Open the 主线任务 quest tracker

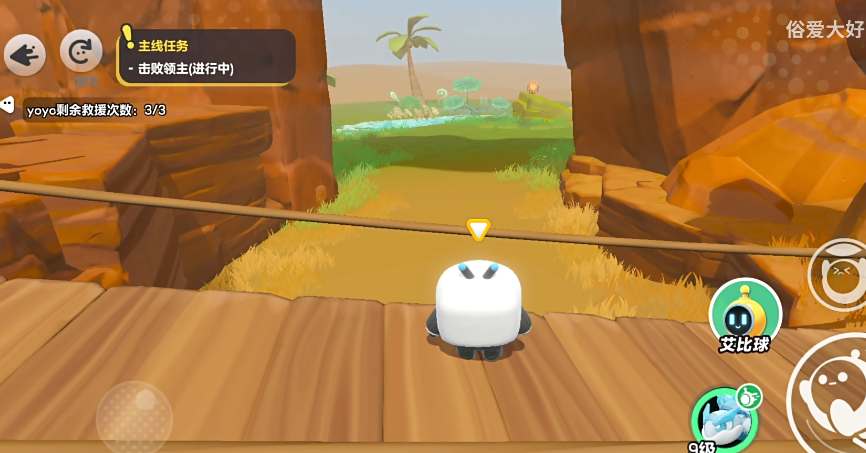tap(206, 56)
